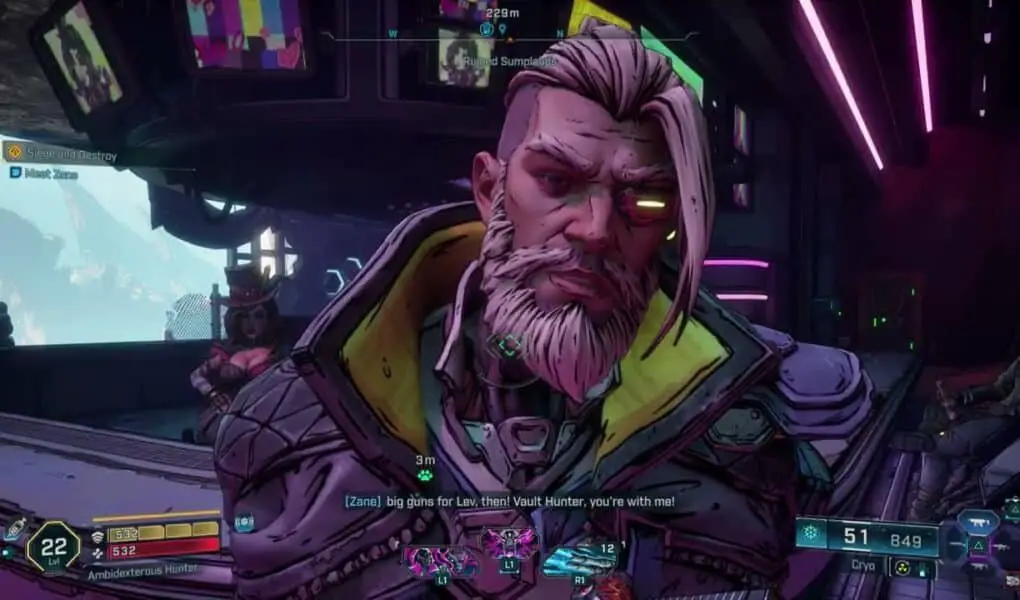The image size is (1020, 600).
Task: Activate the pink winged action skill icon
Action: [510, 545]
